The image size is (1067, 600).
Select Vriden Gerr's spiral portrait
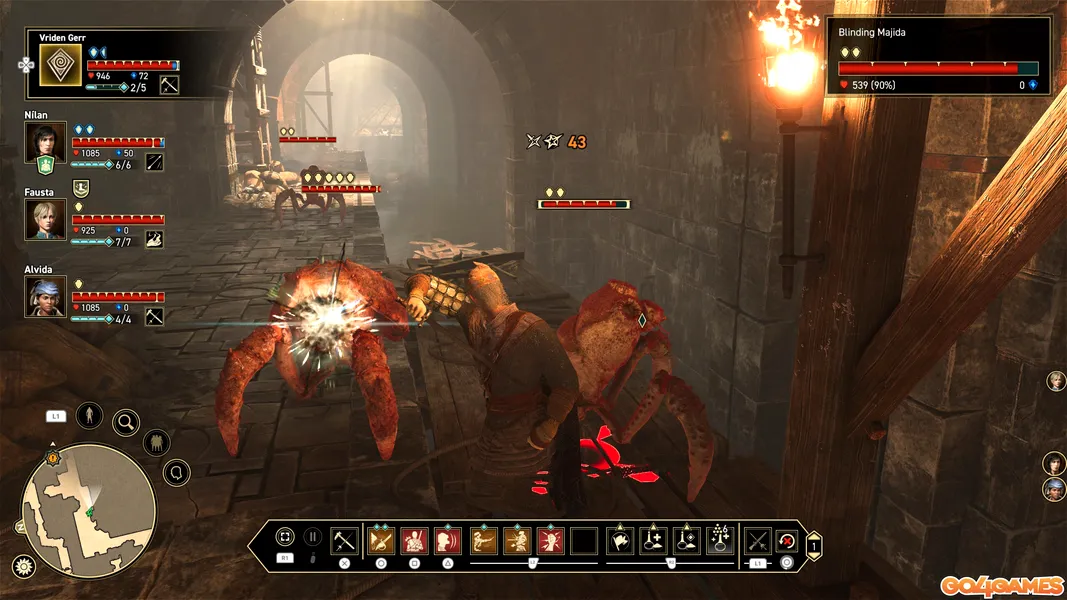59,65
